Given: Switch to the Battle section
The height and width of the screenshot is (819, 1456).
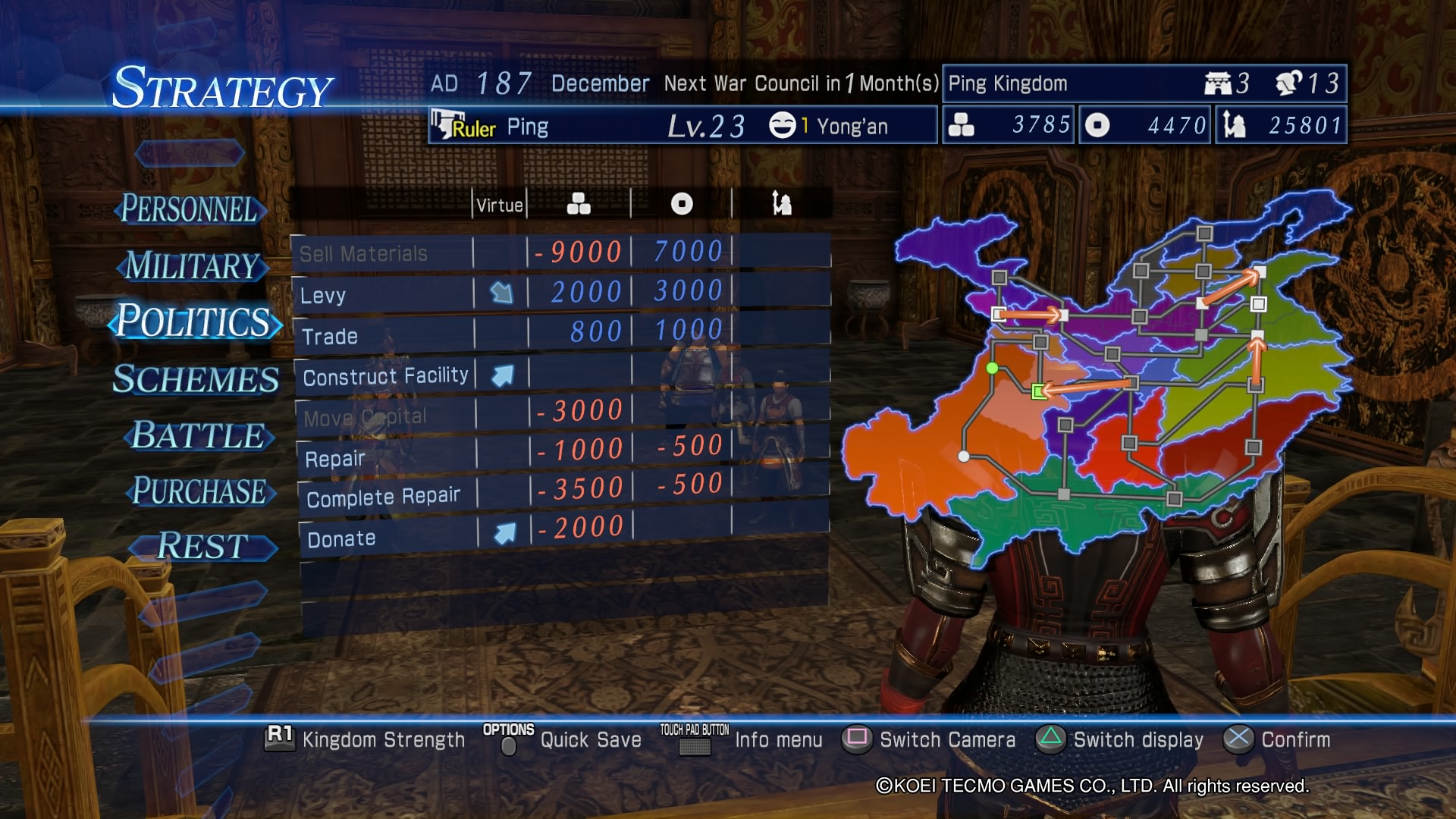Looking at the screenshot, I should point(196,436).
